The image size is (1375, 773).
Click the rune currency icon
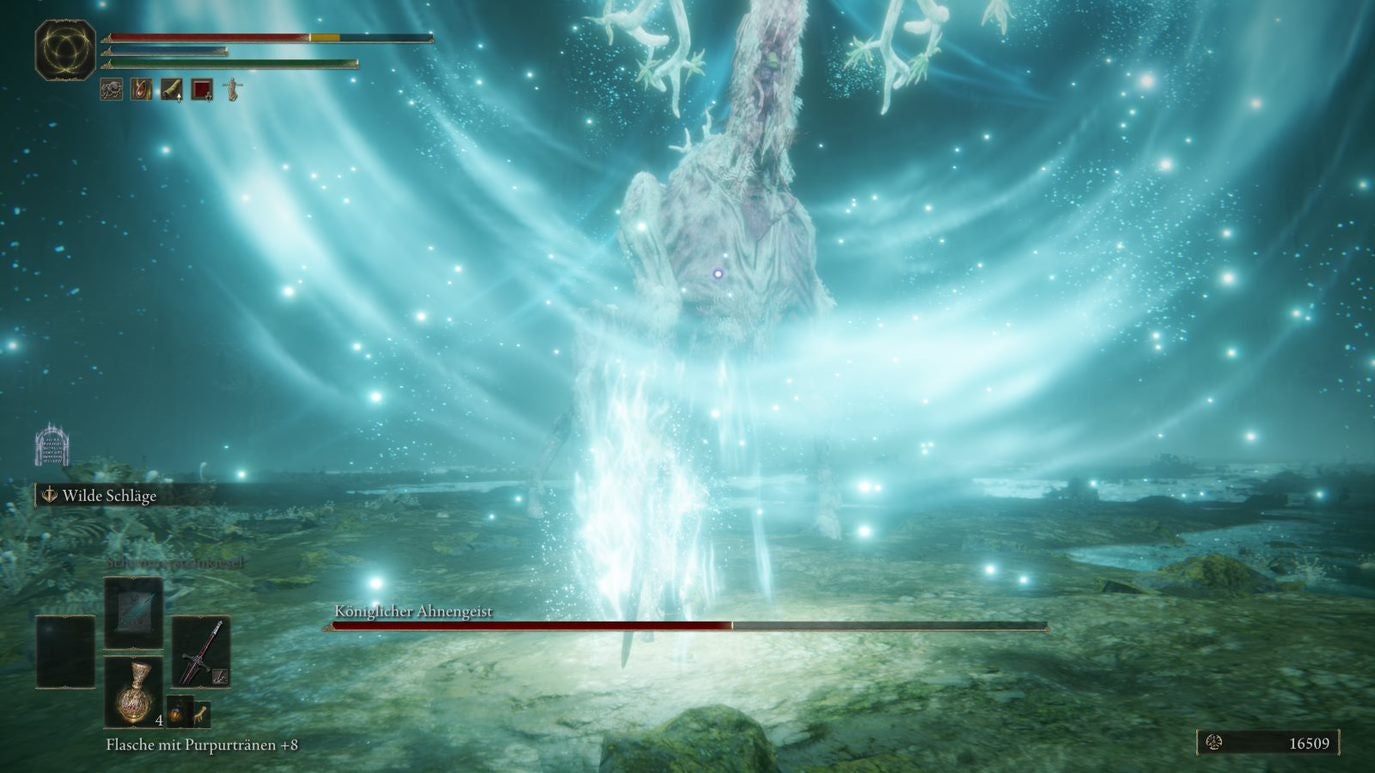tap(1215, 744)
